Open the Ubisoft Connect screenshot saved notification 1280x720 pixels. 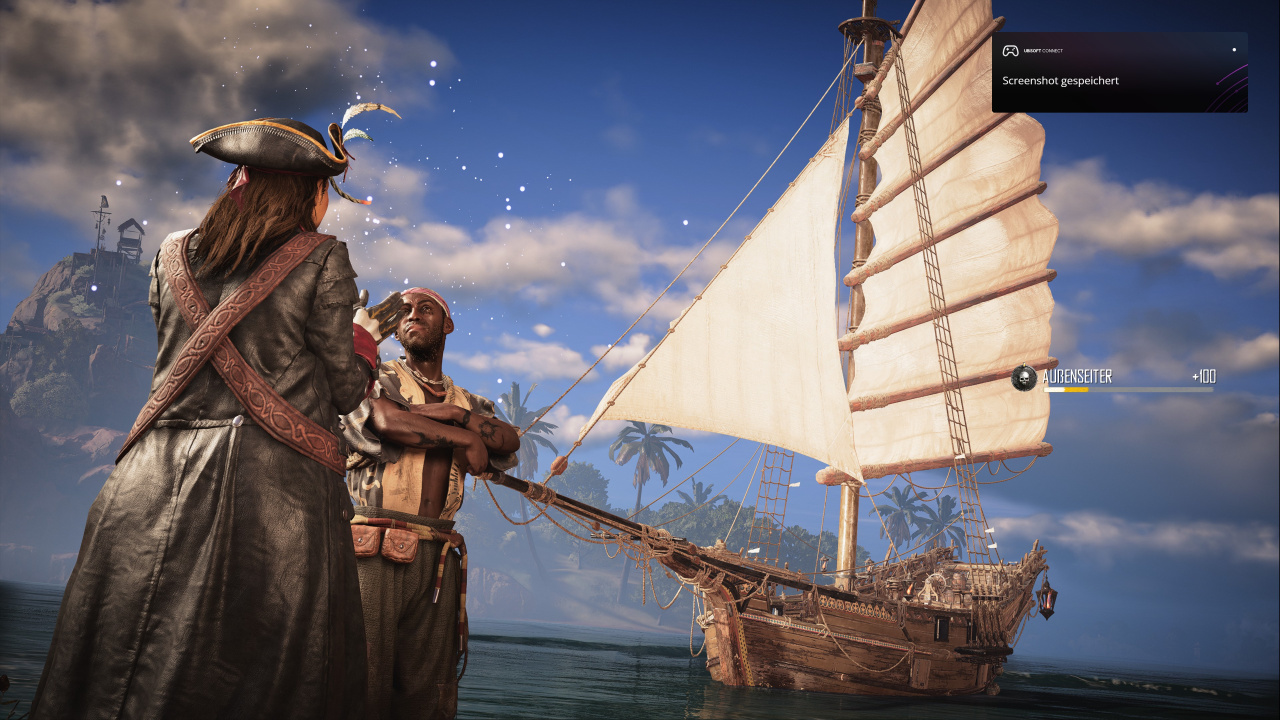pyautogui.click(x=1118, y=72)
